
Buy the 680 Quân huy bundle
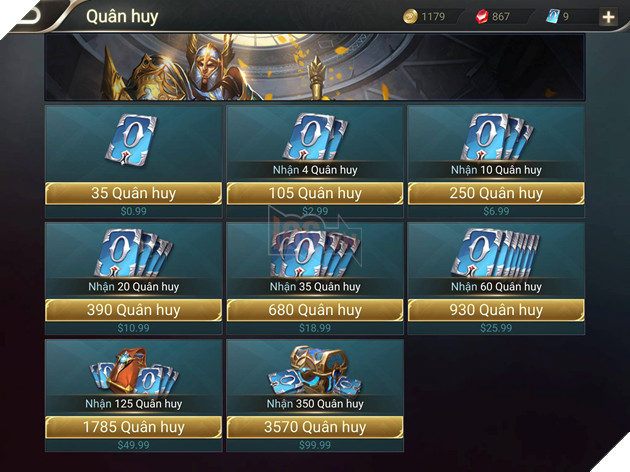[315, 310]
